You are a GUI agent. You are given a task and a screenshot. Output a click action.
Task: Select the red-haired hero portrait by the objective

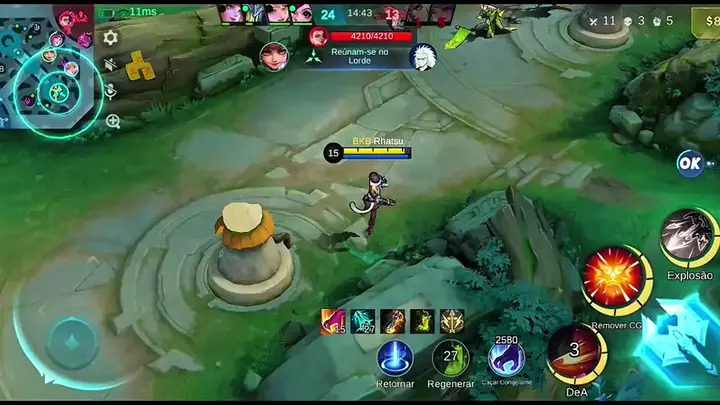click(272, 55)
